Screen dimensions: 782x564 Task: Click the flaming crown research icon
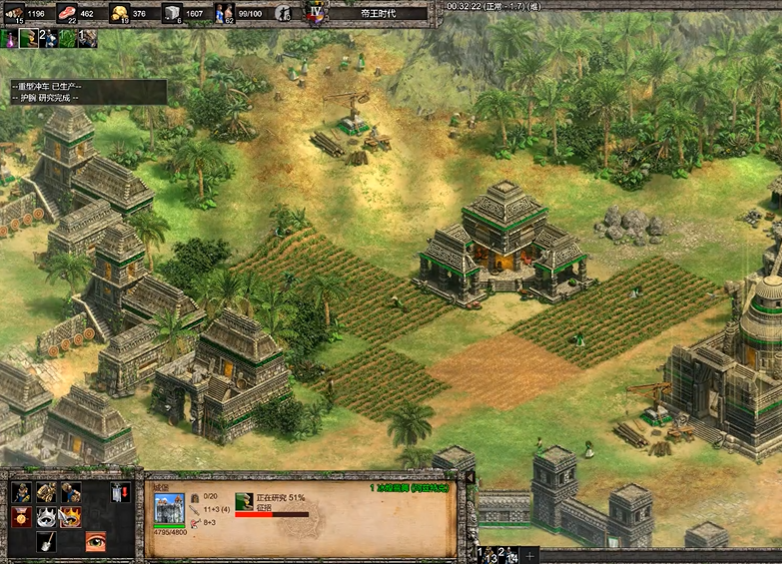coord(71,518)
